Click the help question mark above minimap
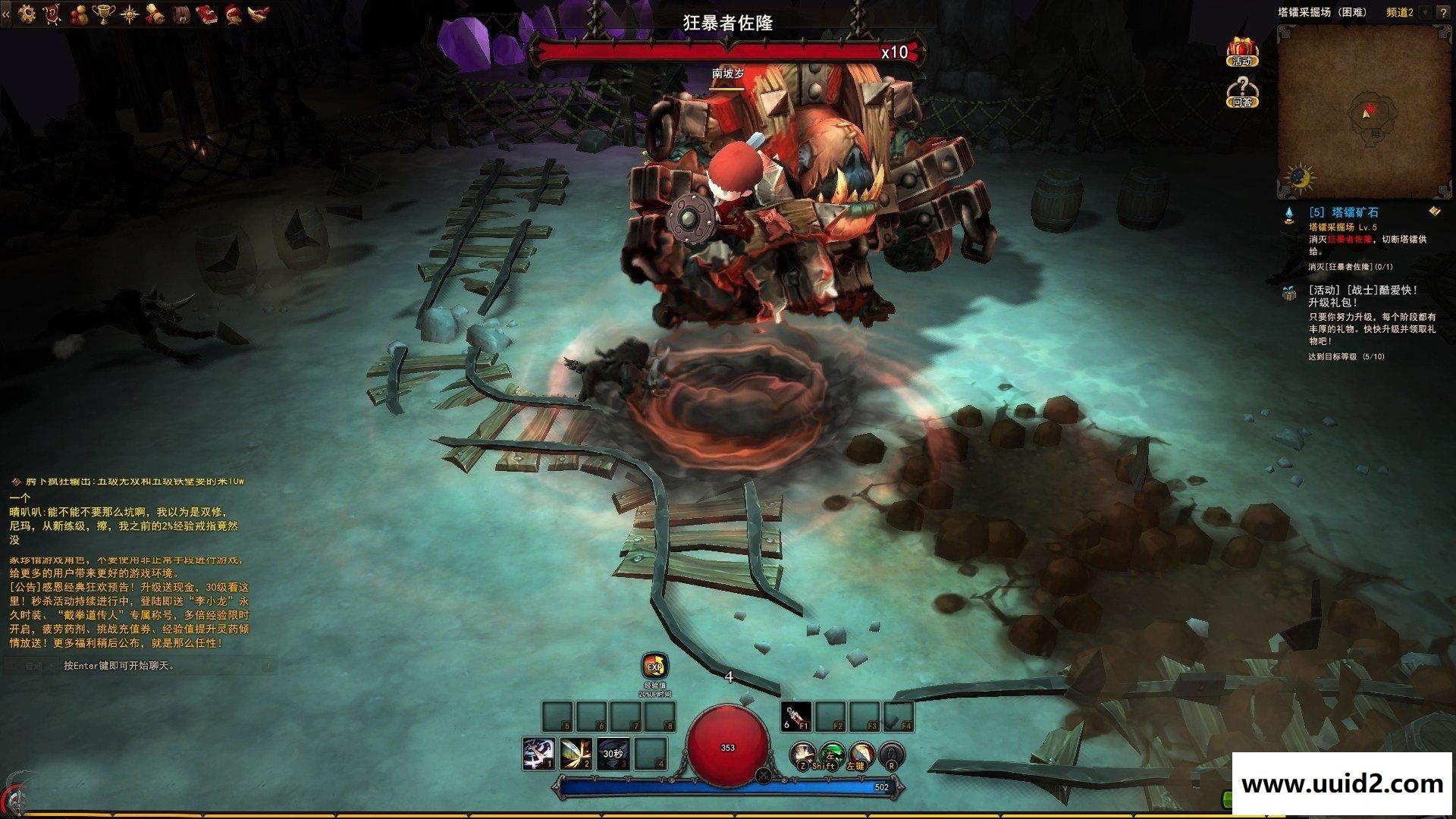The height and width of the screenshot is (819, 1456). pyautogui.click(x=1443, y=13)
